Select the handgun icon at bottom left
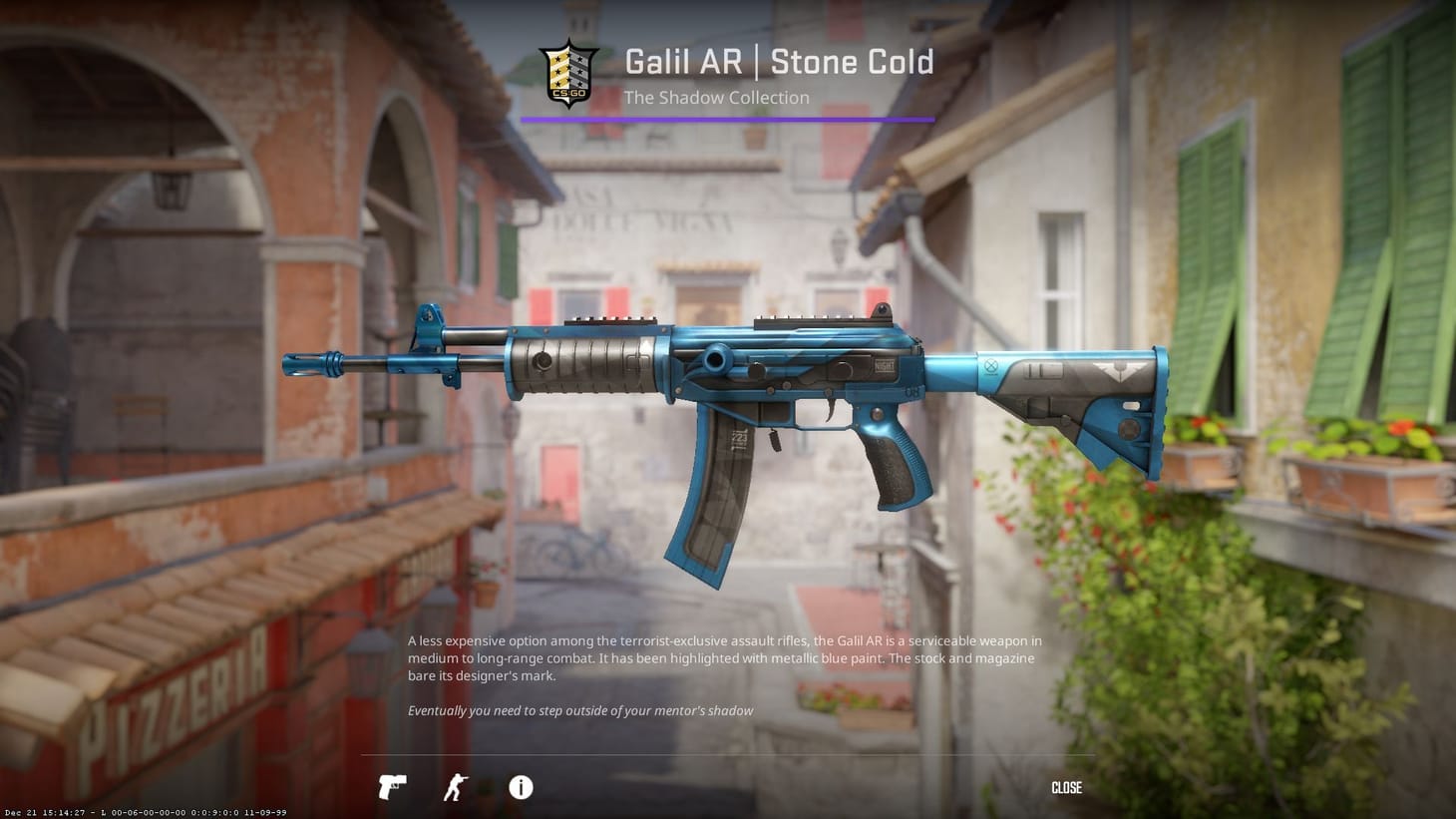This screenshot has height=819, width=1456. coord(392,787)
